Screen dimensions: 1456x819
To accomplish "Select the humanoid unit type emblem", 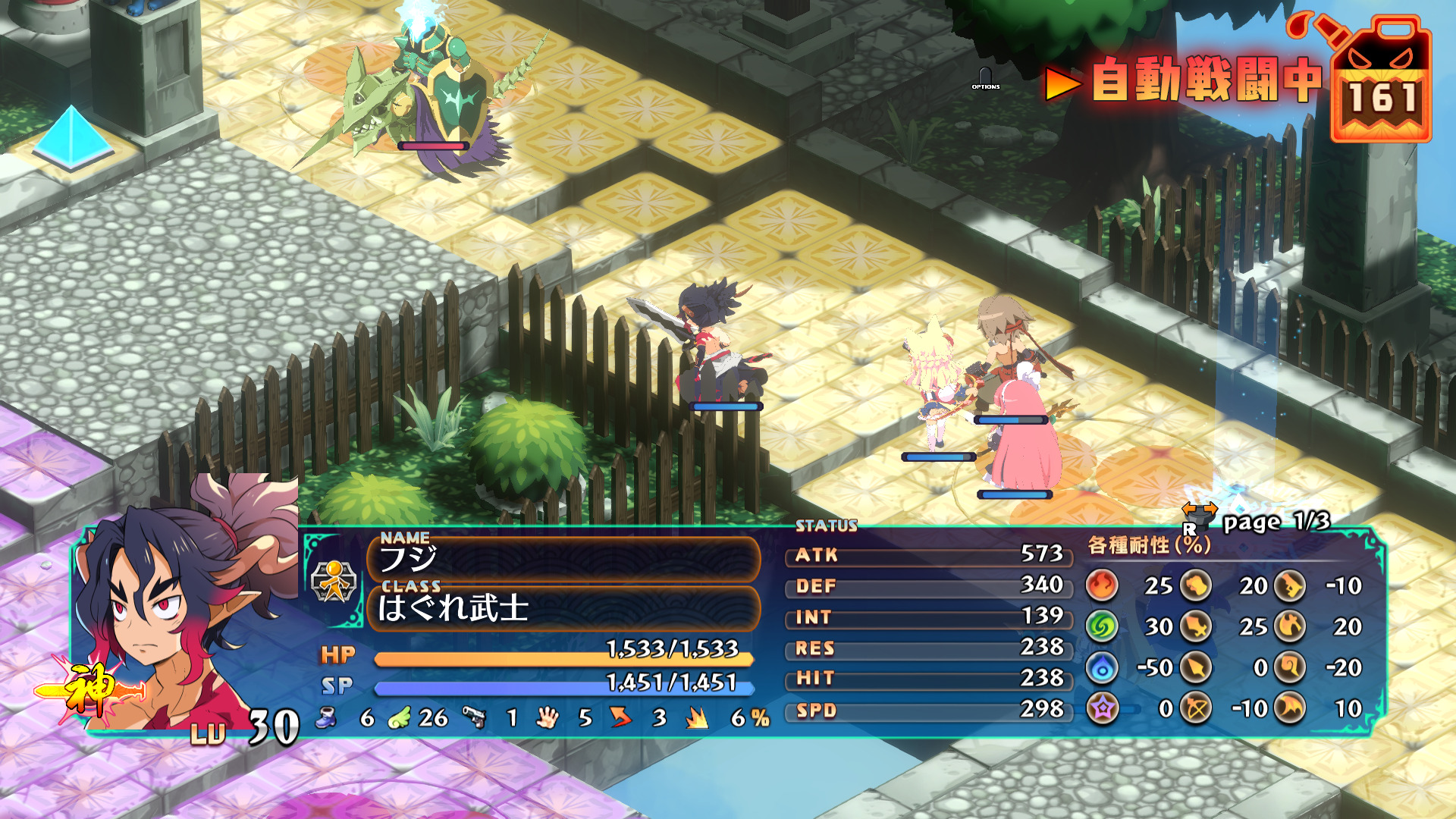I will (334, 582).
